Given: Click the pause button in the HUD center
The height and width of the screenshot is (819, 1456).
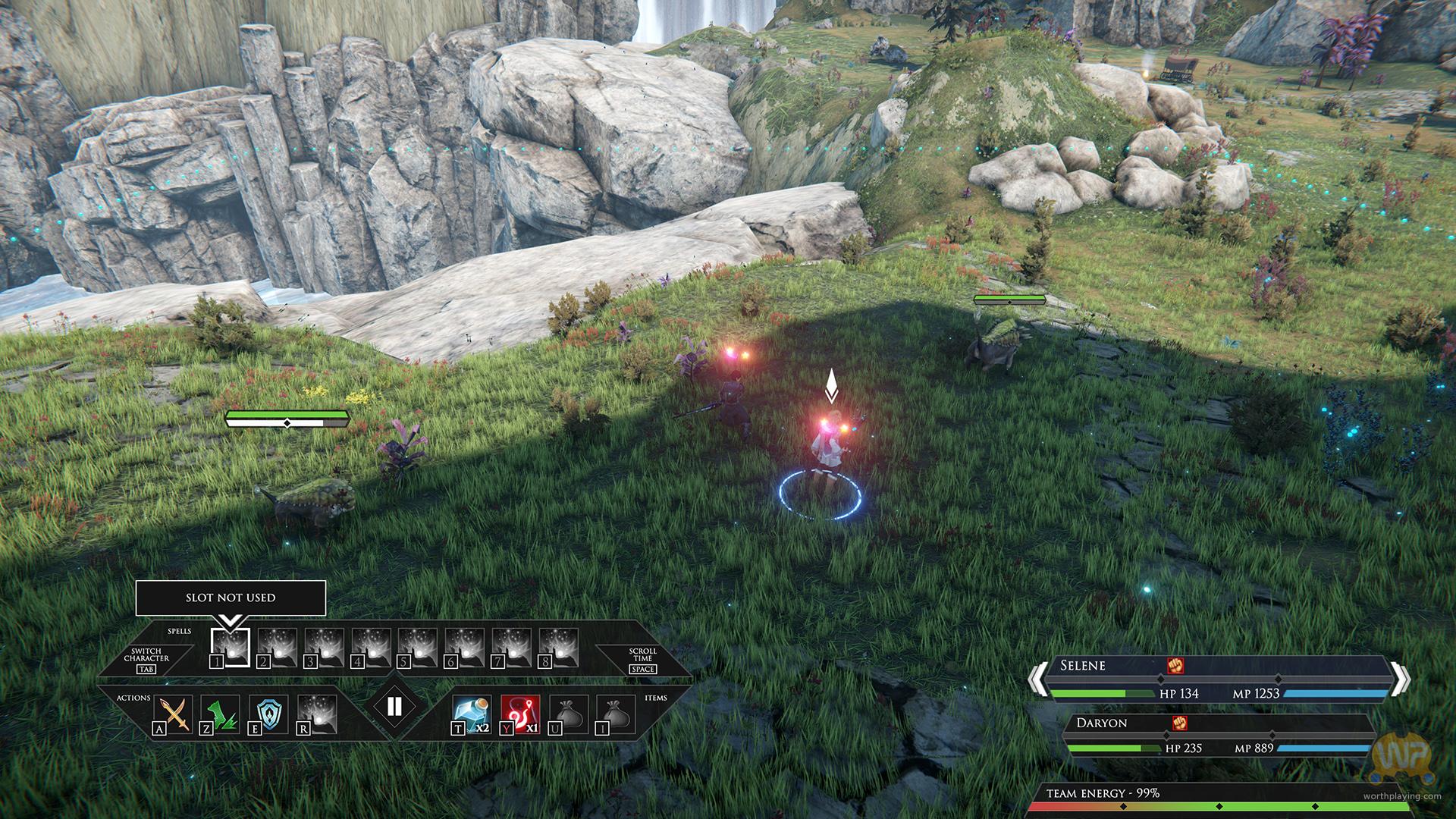Looking at the screenshot, I should click(394, 707).
